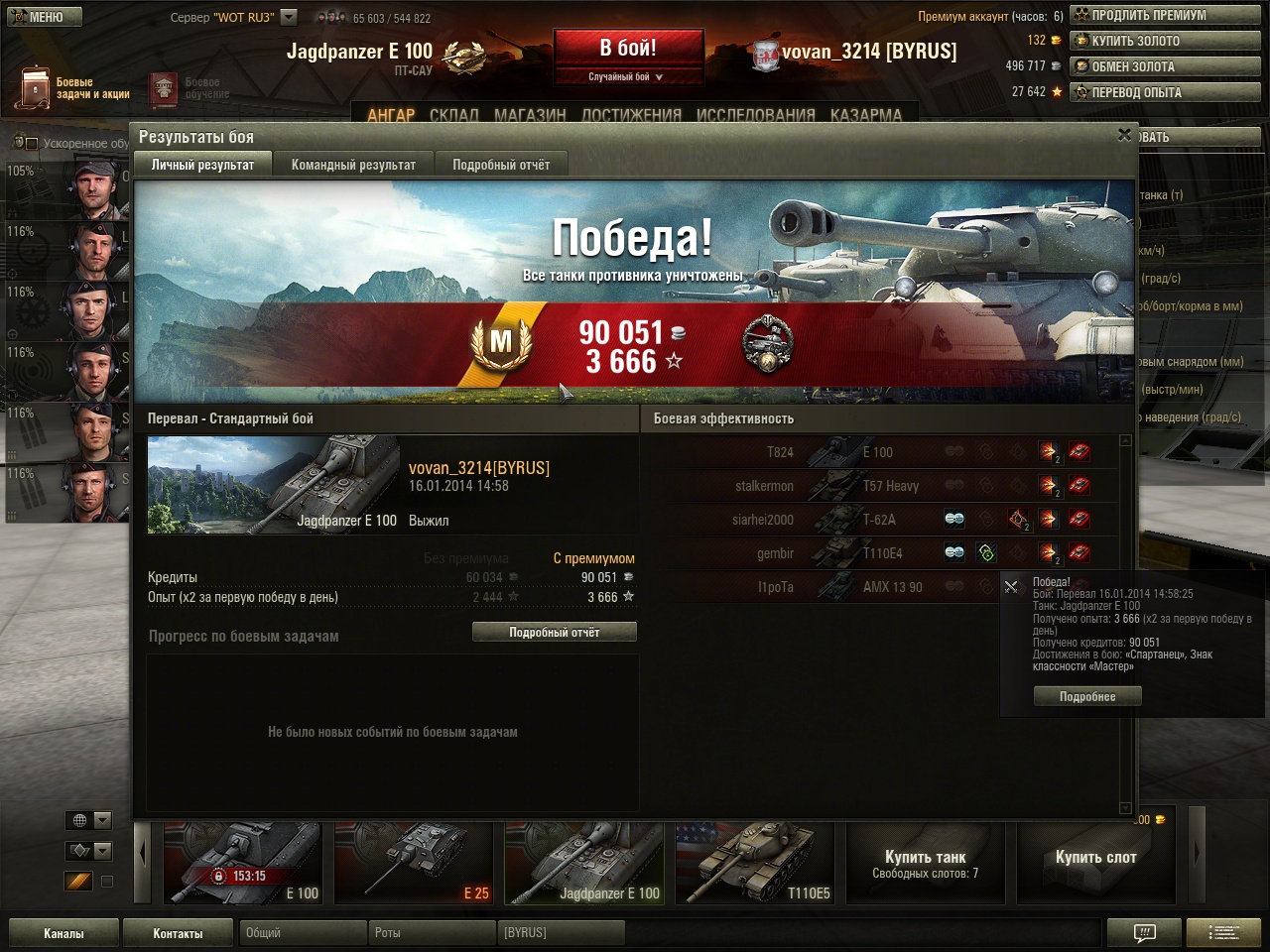This screenshot has width=1270, height=952.
Task: Switch to the Командный результат tab
Action: click(x=353, y=165)
